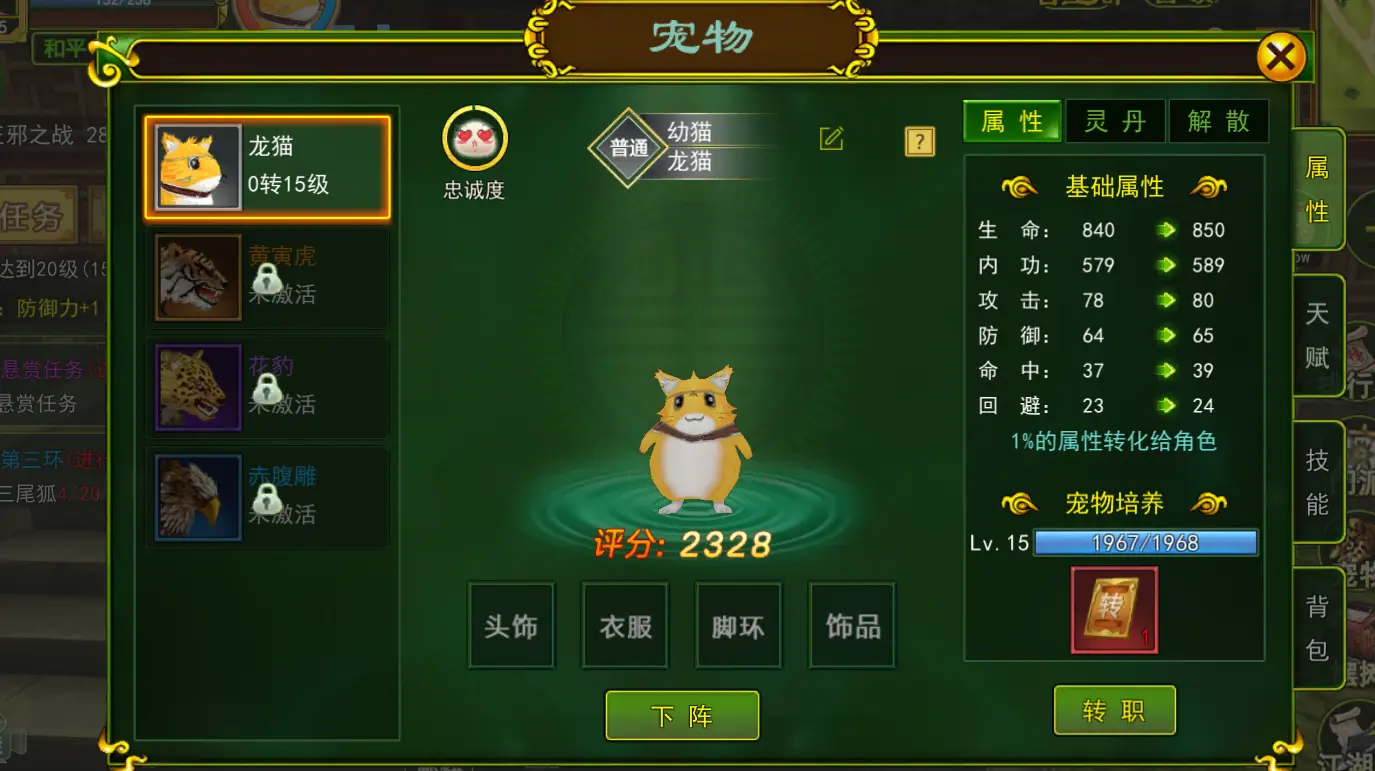Viewport: 1375px width, 771px height.
Task: Open the 饰品 accessory equipment slot
Action: click(852, 624)
